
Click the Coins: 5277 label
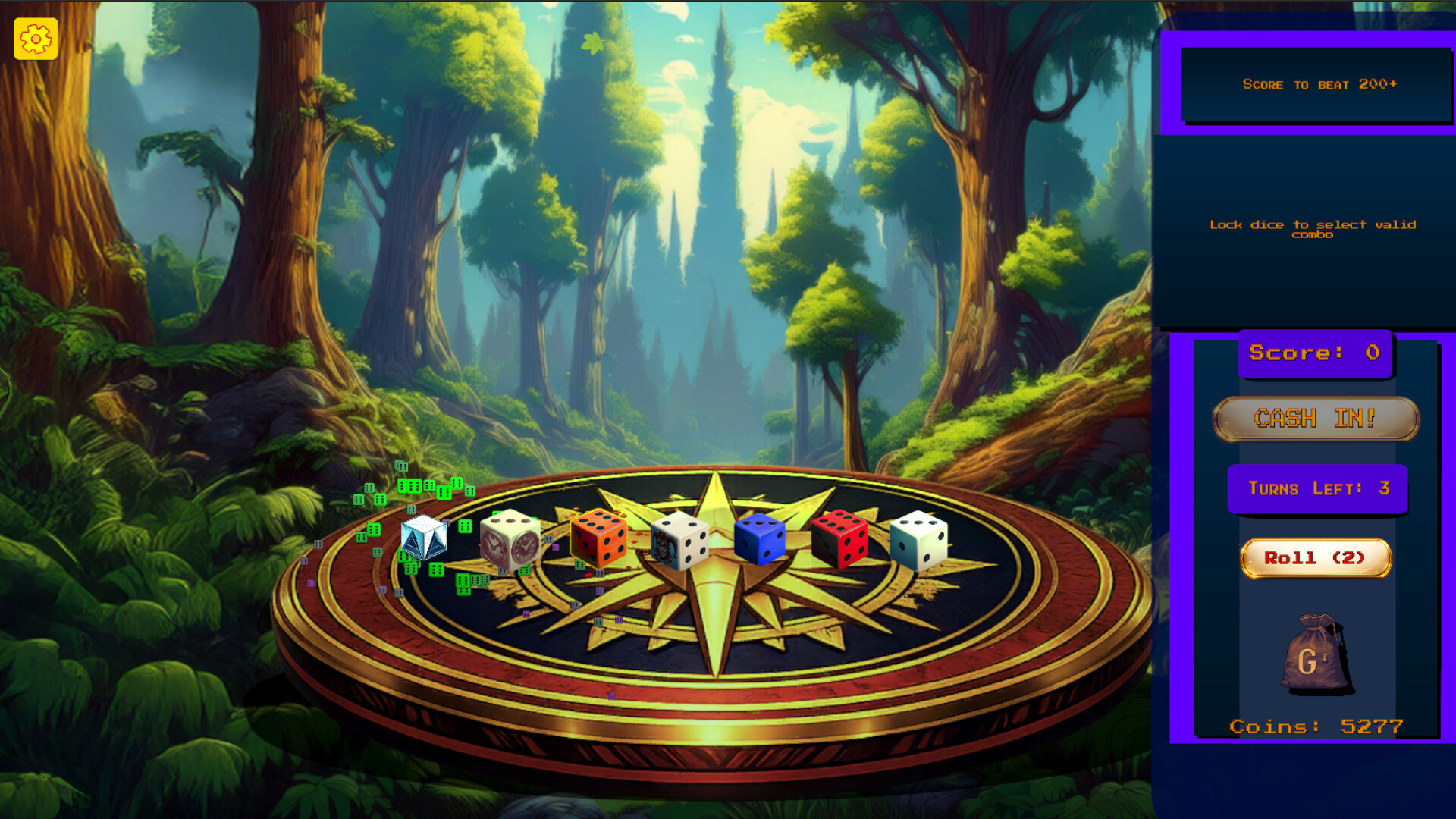click(1317, 726)
